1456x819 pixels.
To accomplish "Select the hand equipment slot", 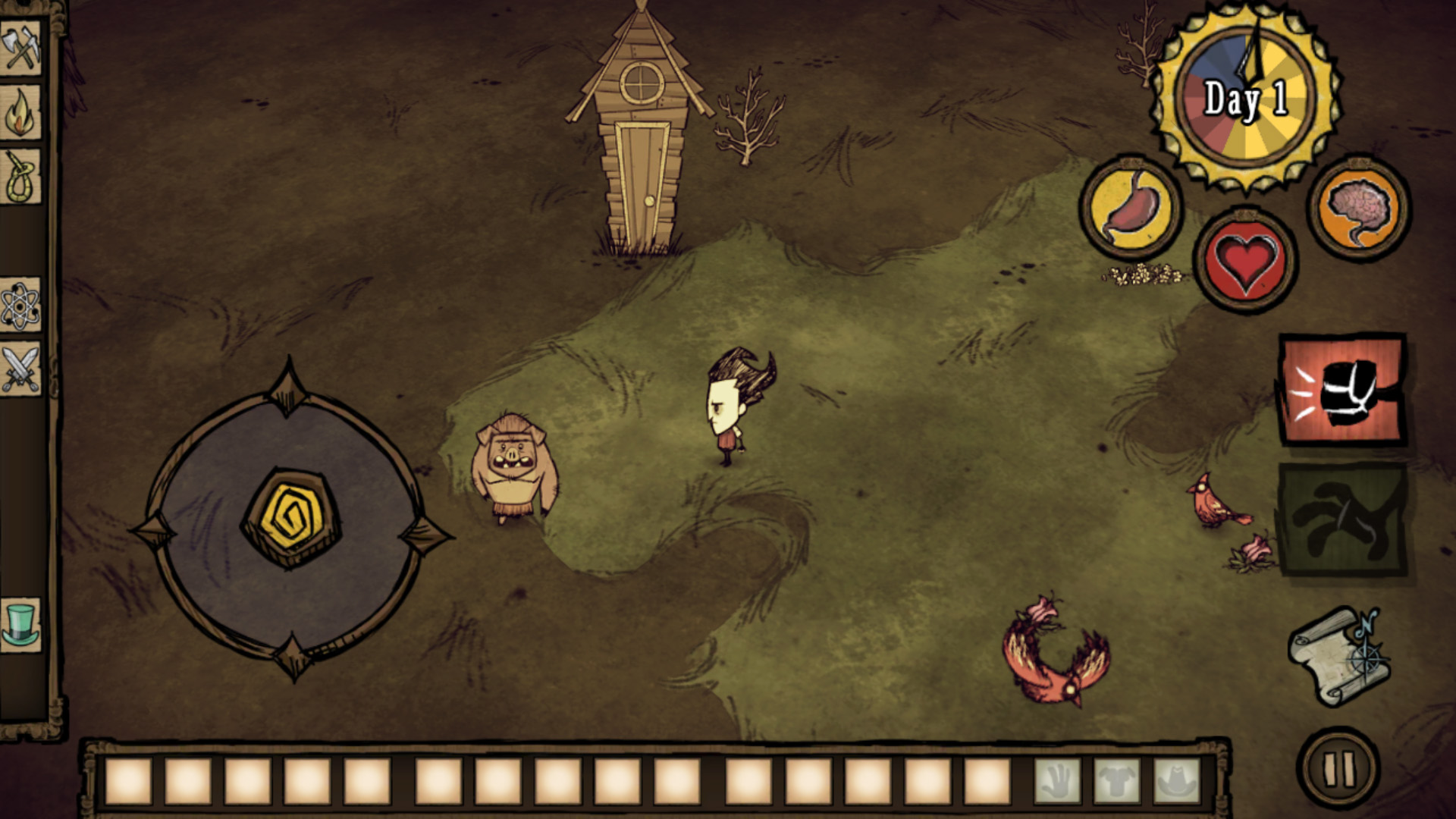I will [1057, 781].
